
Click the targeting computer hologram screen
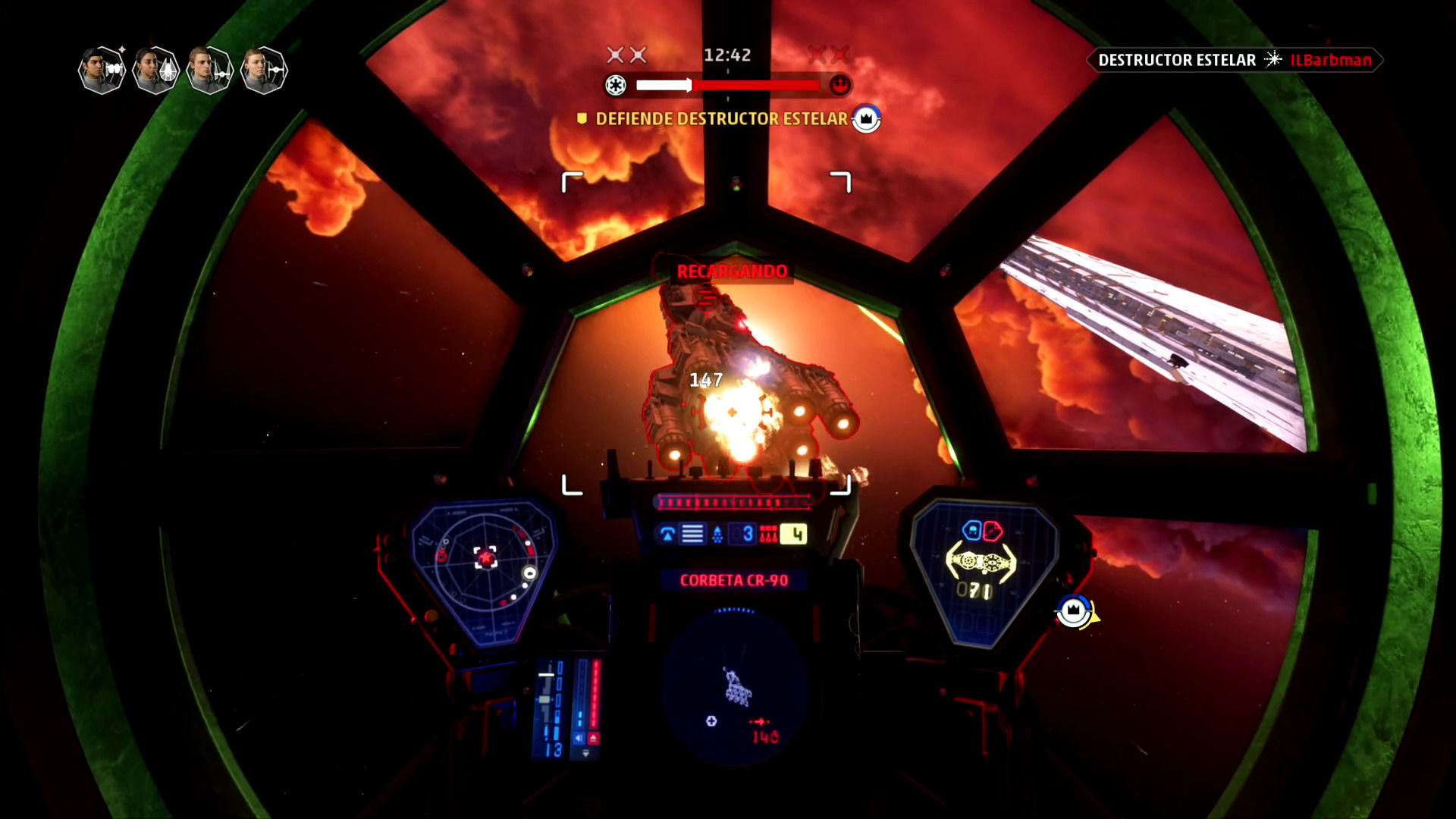pos(734,686)
